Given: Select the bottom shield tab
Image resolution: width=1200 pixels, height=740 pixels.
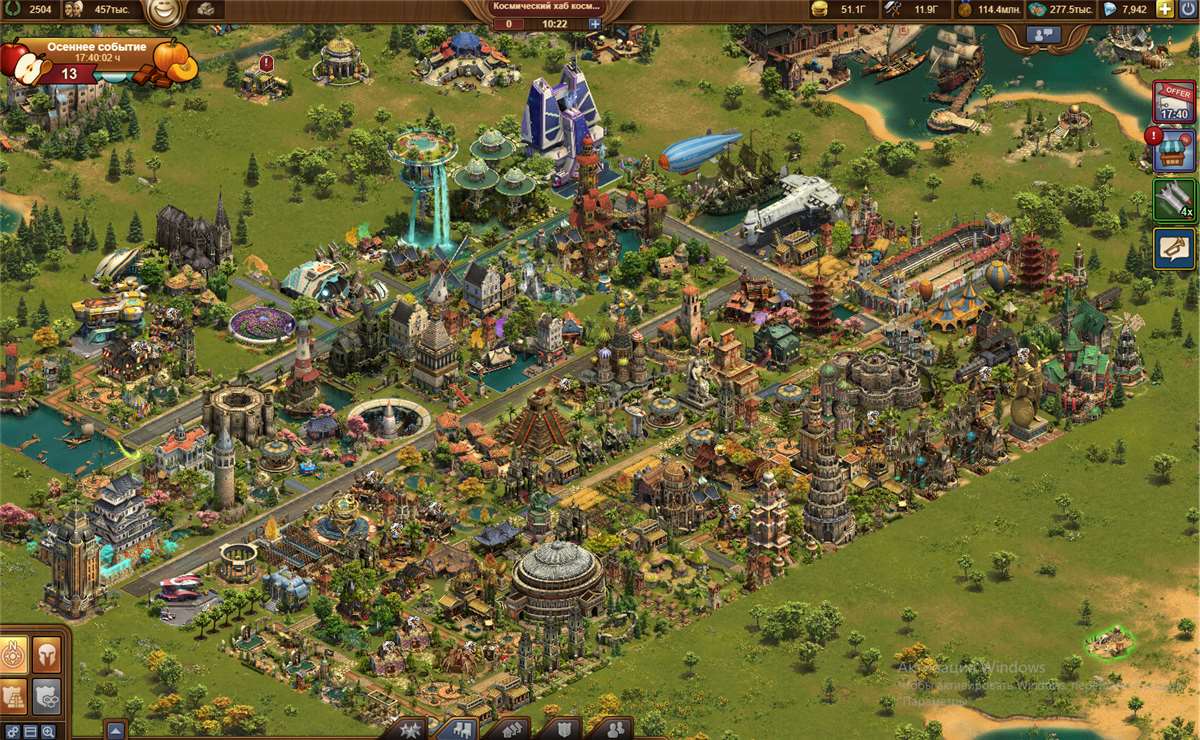Looking at the screenshot, I should [x=566, y=729].
